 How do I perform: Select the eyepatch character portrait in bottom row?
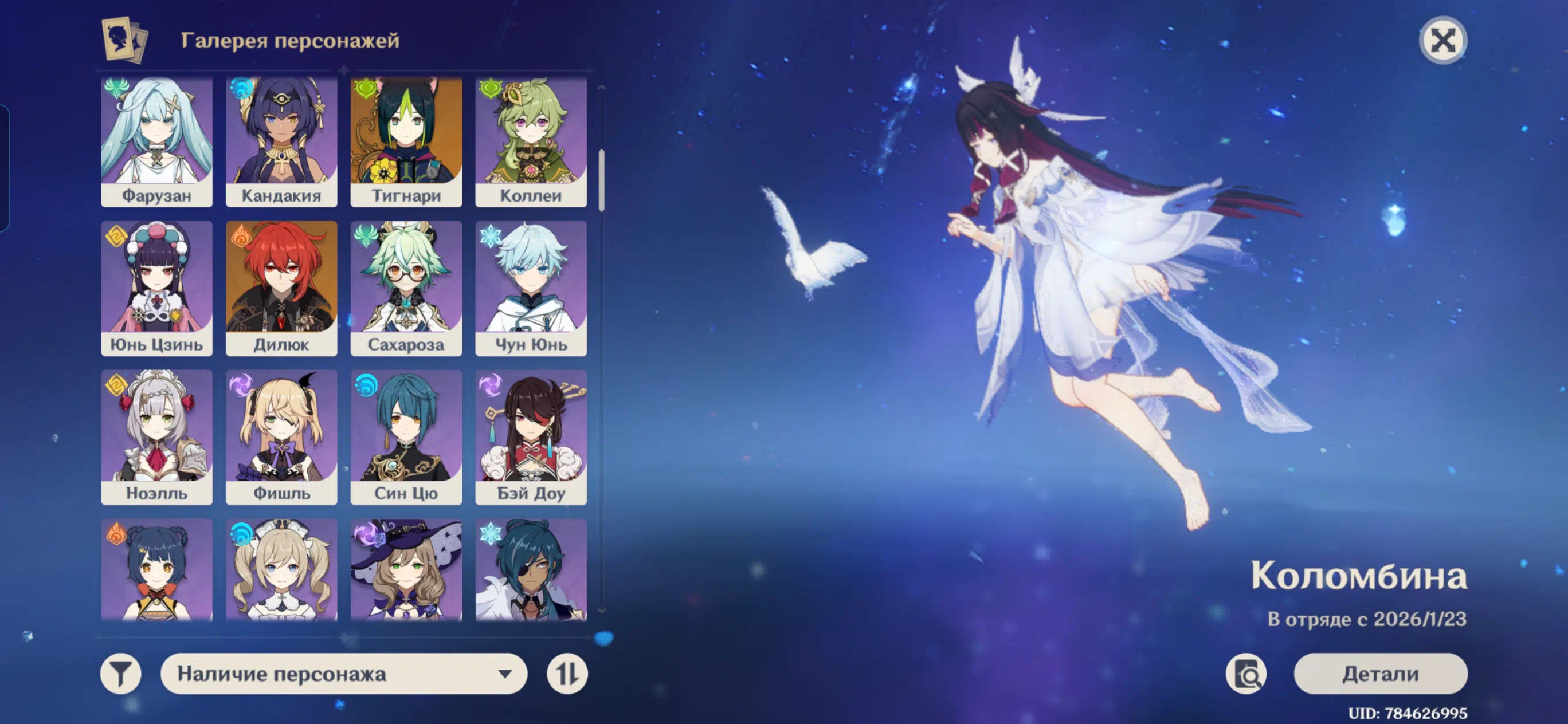point(531,569)
